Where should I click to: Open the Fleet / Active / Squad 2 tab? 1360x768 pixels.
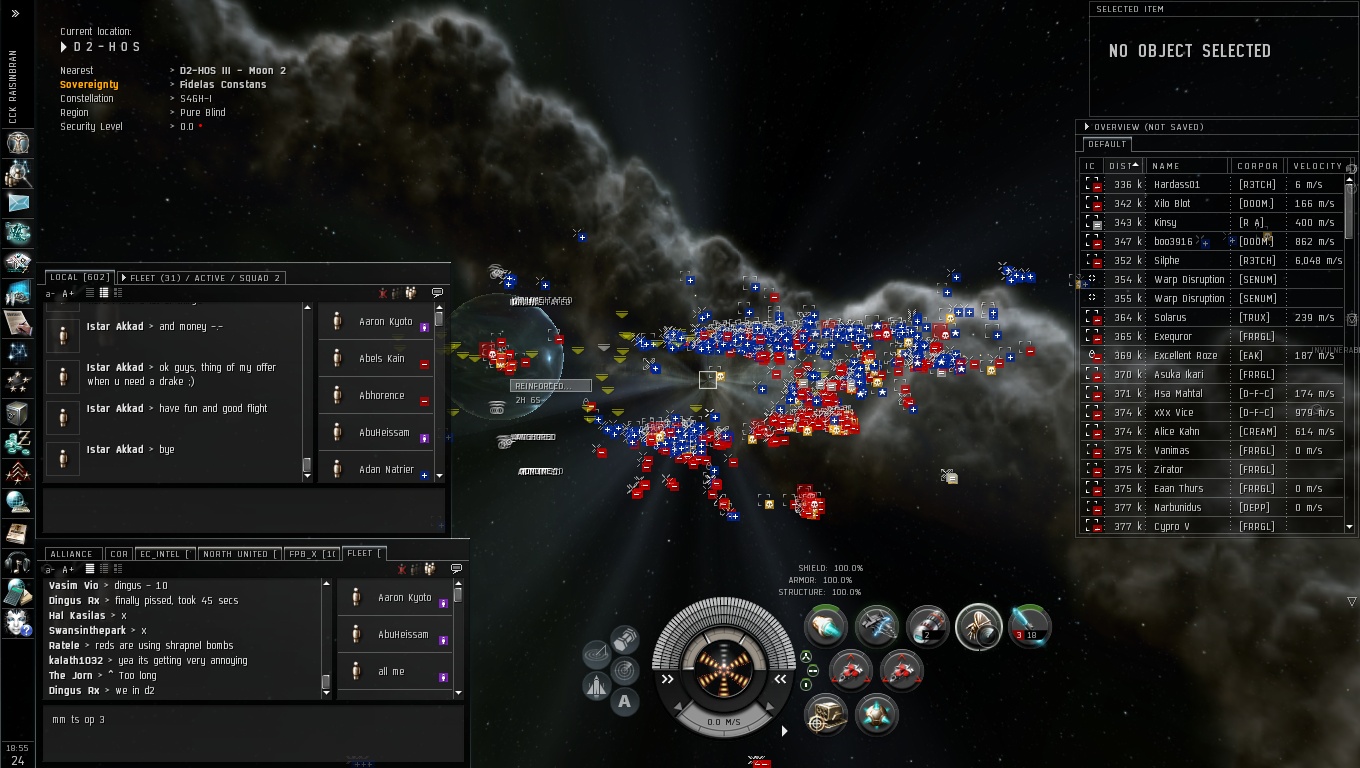[201, 277]
